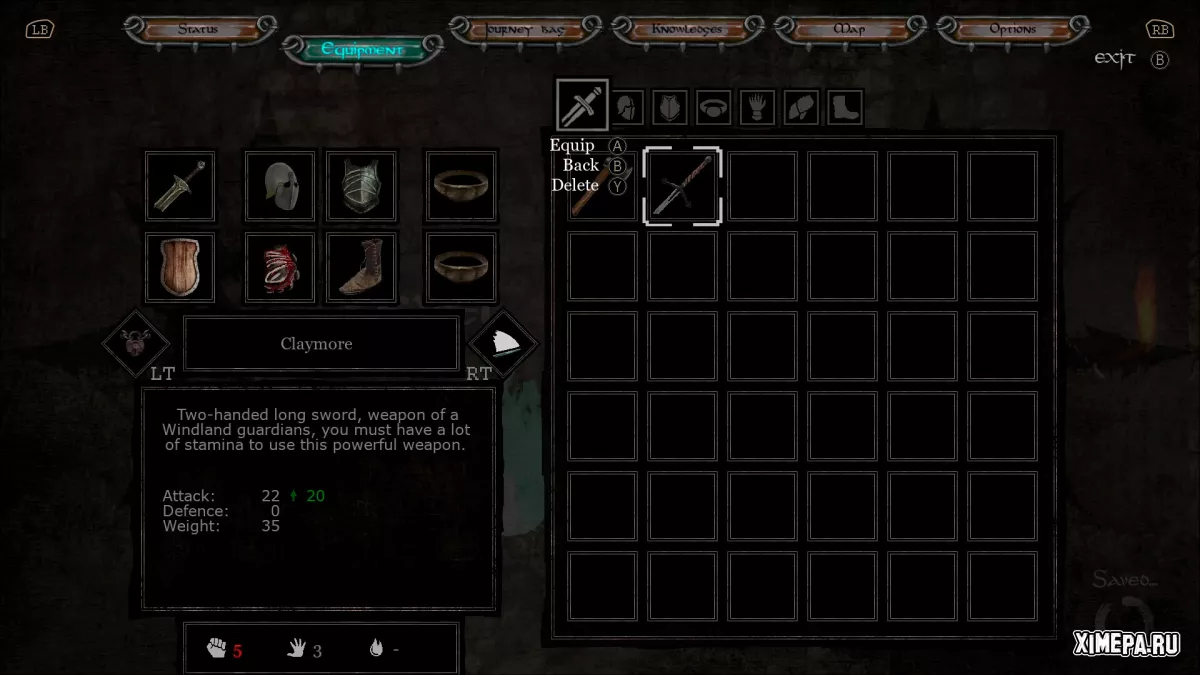Open the Status tab
Viewport: 1200px width, 675px height.
pos(198,30)
